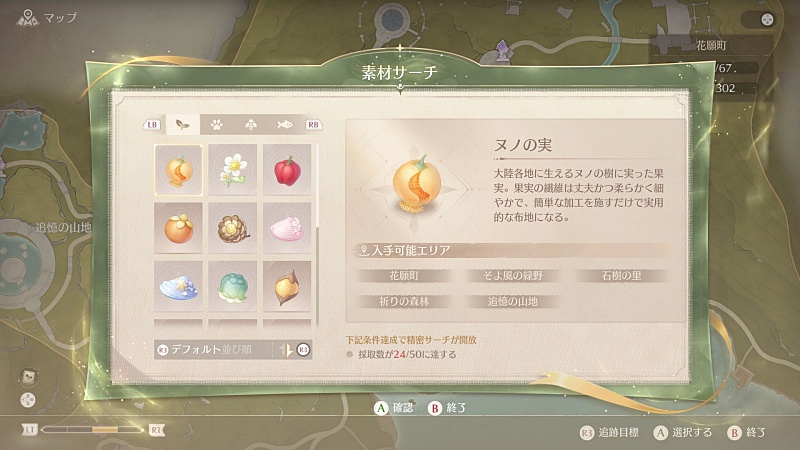Select the orange persimmon-like fruit slot
This screenshot has width=800, height=450.
[178, 227]
